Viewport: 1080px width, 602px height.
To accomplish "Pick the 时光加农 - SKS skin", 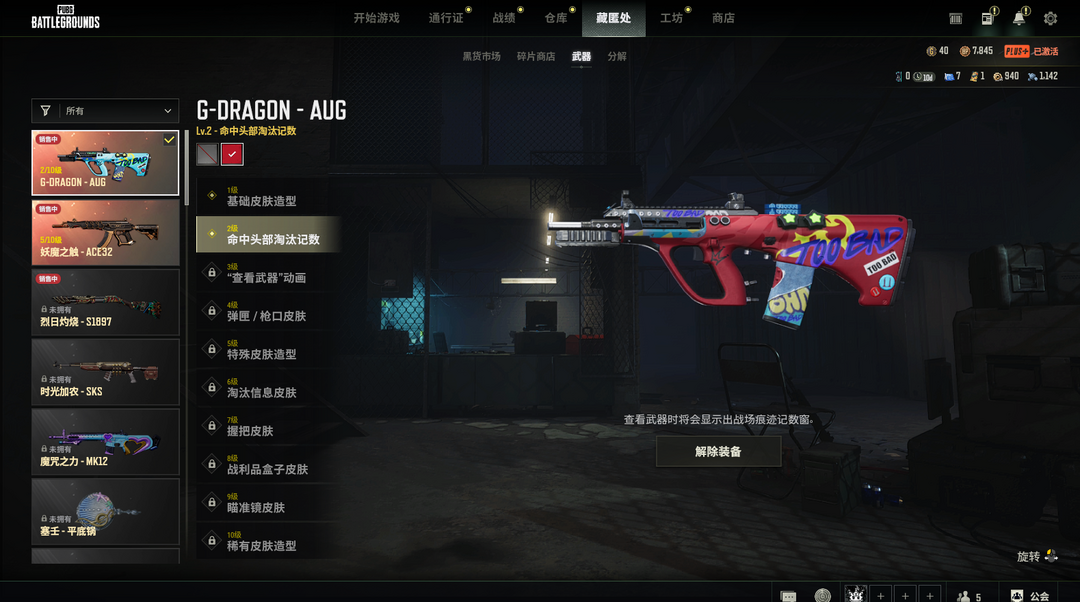I will coord(105,372).
